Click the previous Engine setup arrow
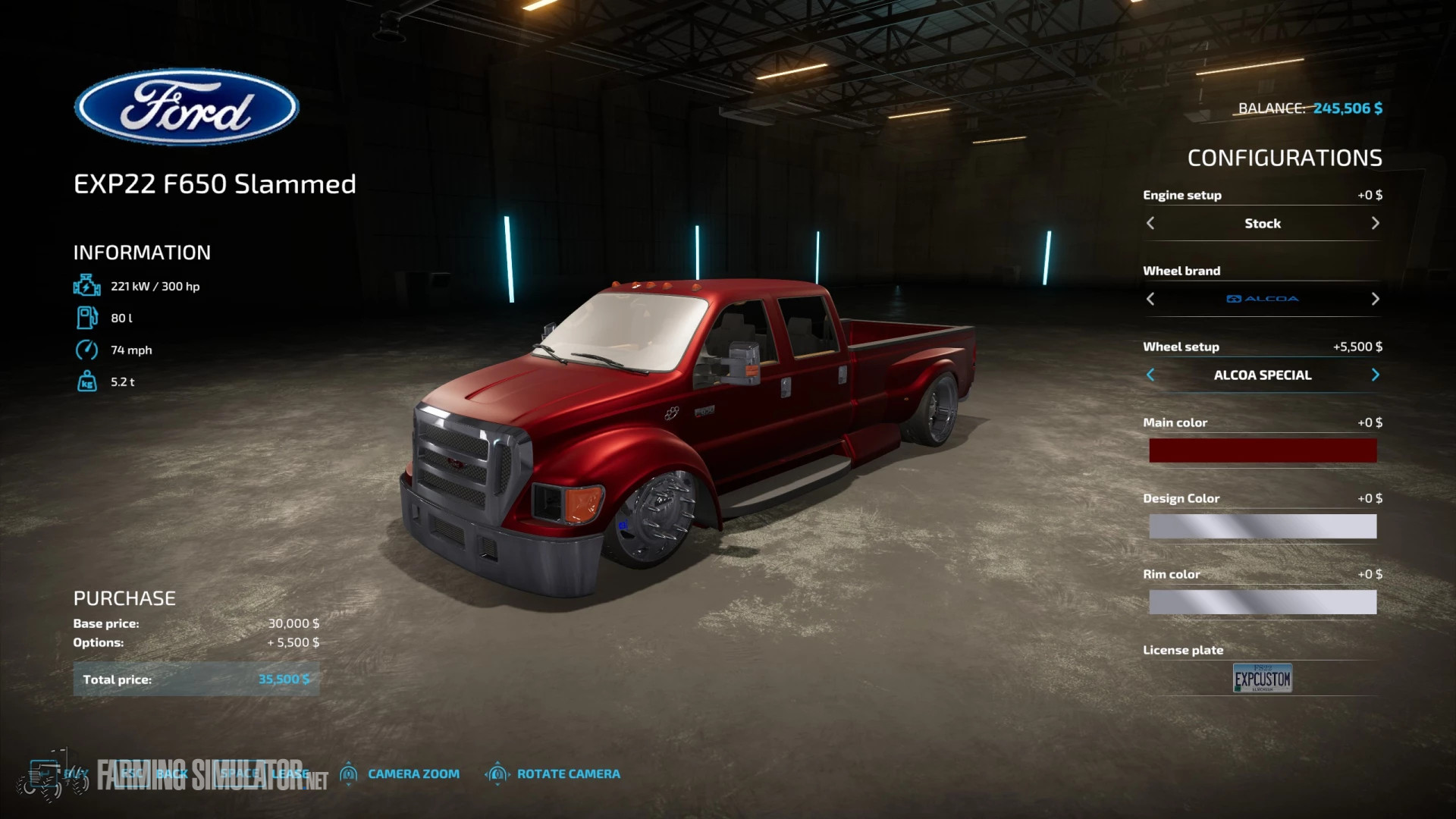The width and height of the screenshot is (1456, 819). pos(1150,223)
